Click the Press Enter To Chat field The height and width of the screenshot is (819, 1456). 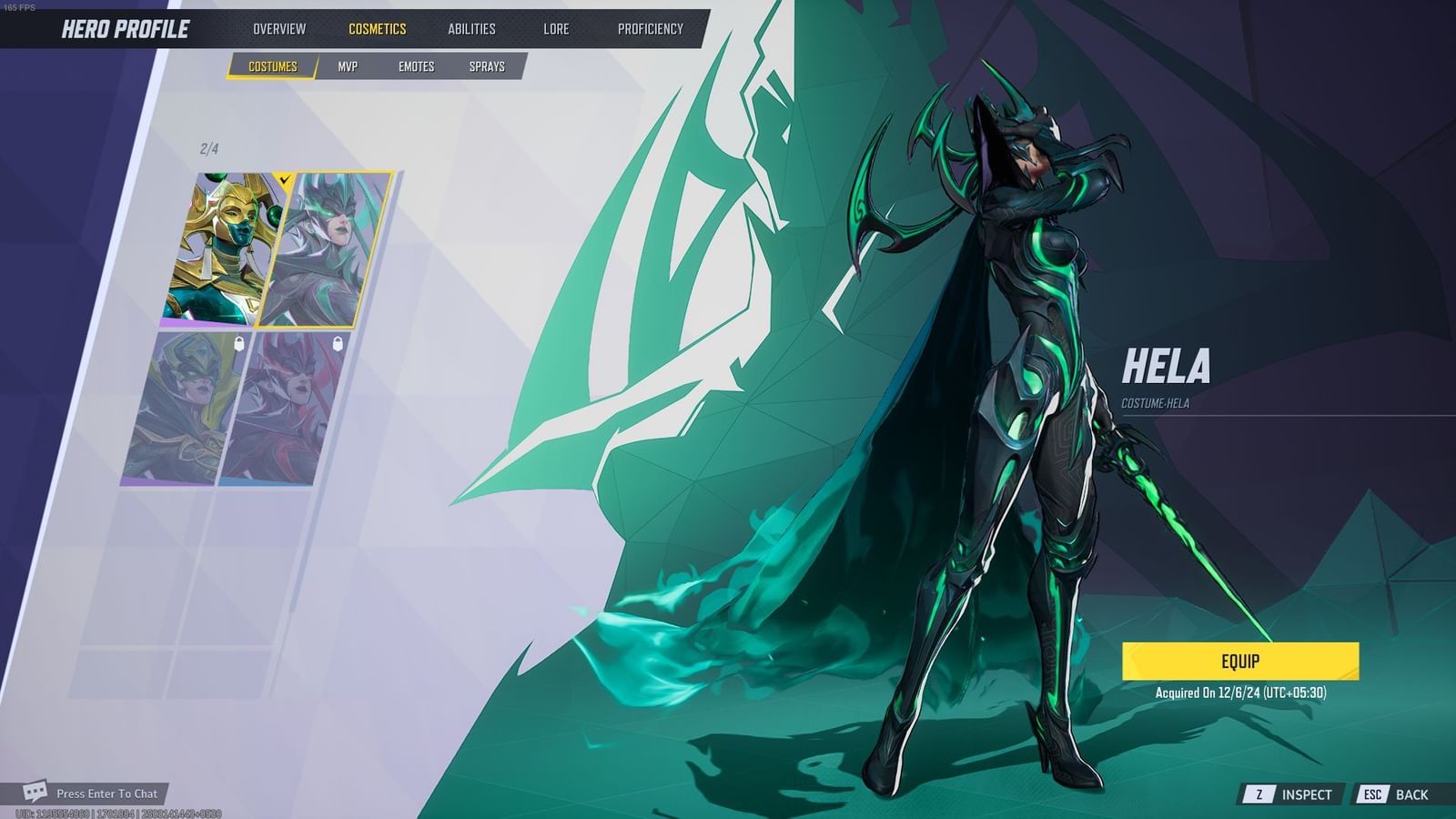pyautogui.click(x=106, y=793)
